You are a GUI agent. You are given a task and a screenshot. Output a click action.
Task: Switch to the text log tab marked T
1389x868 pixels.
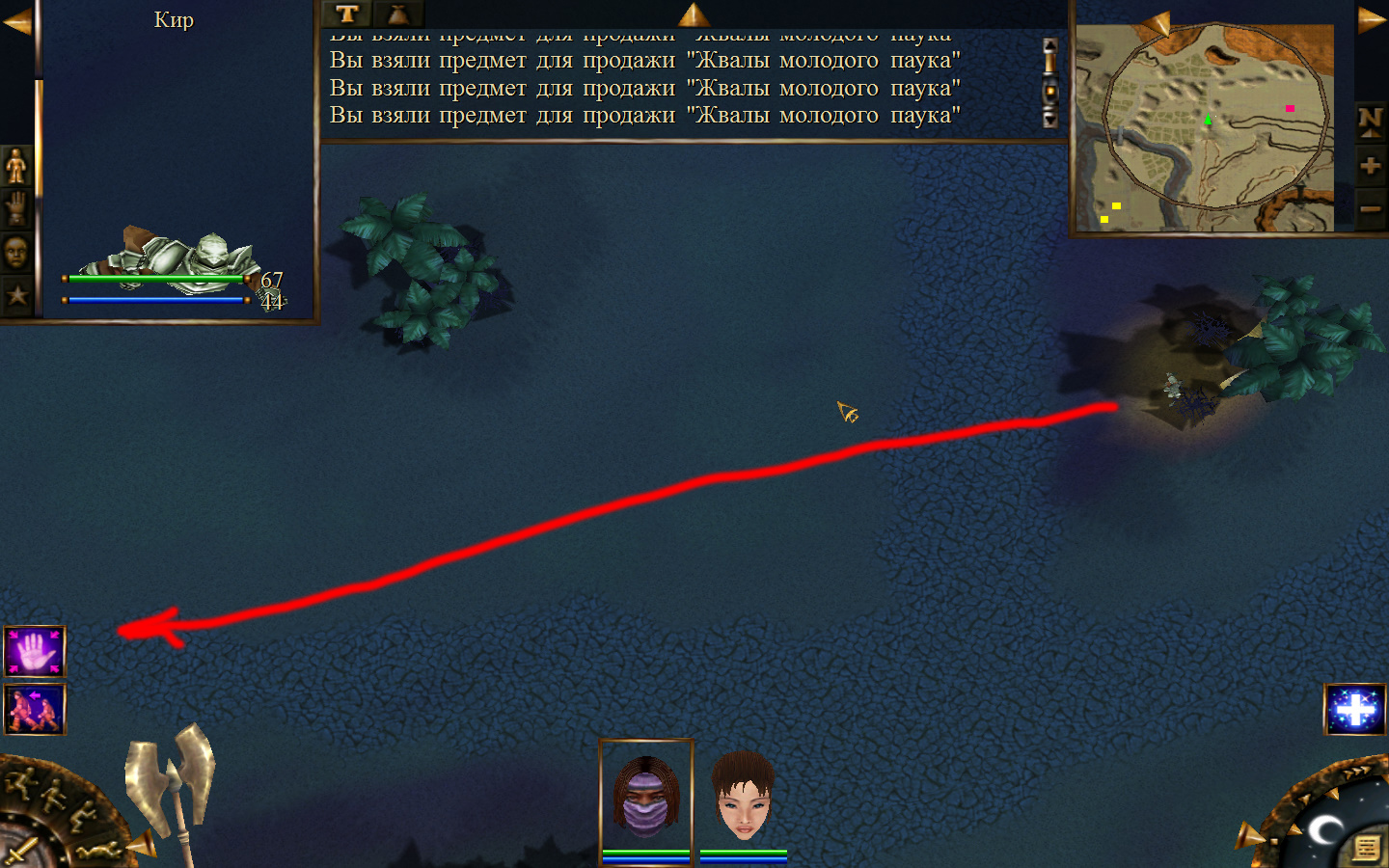pyautogui.click(x=347, y=14)
